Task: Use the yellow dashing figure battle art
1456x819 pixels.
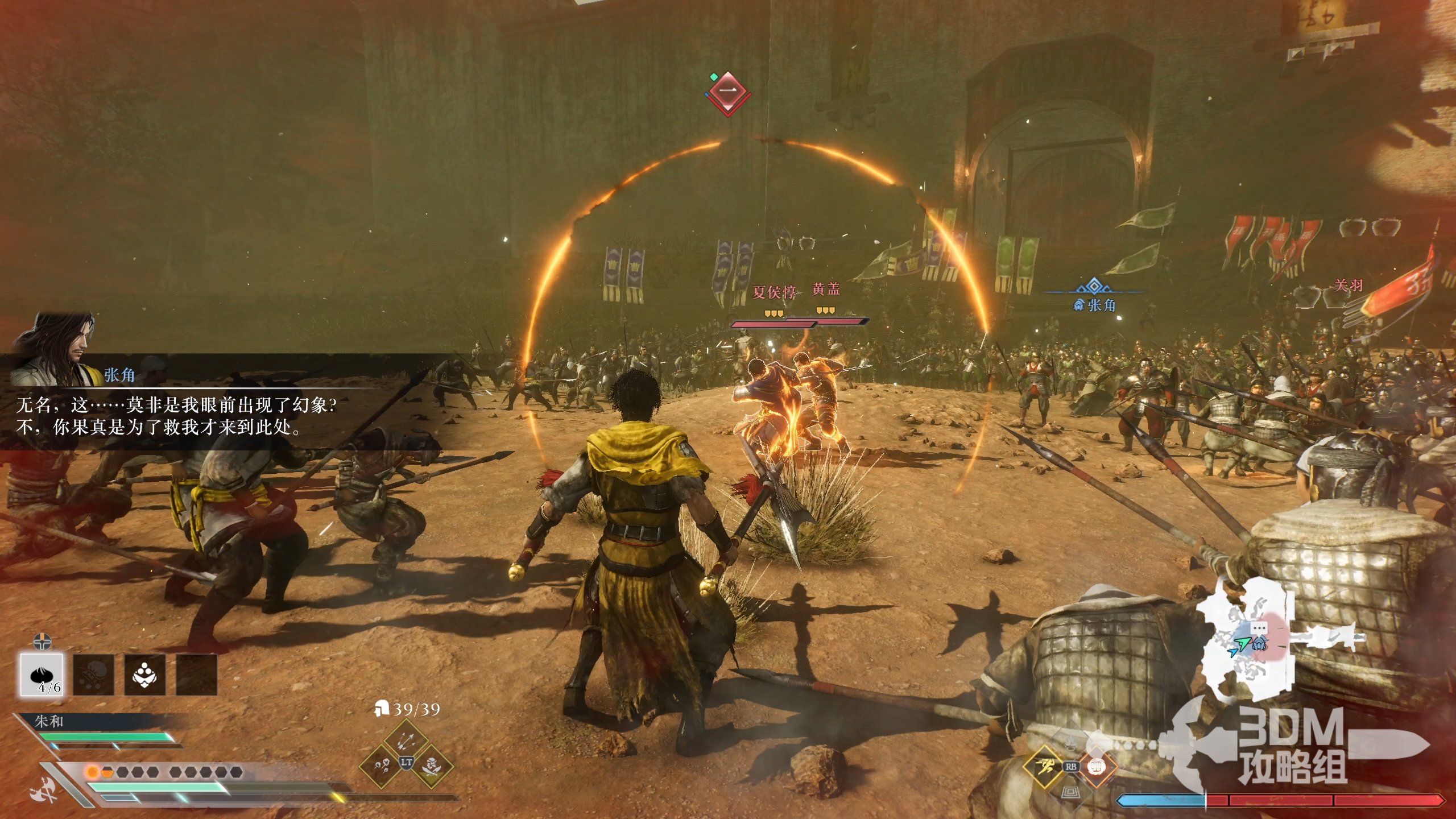Action: tap(1045, 766)
